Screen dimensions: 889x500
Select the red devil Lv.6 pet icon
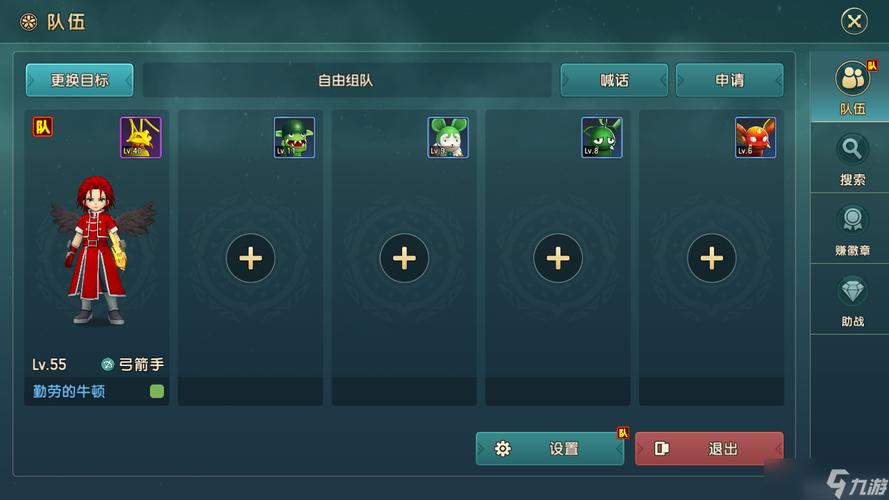click(x=755, y=138)
